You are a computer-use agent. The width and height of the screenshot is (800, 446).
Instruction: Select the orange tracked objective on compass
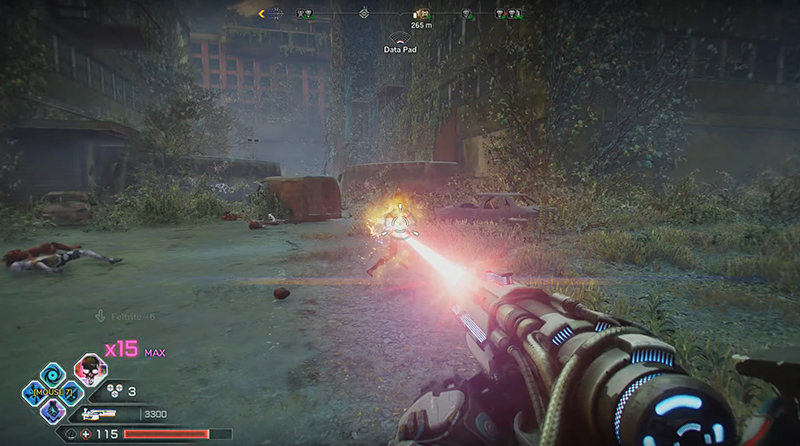(421, 14)
